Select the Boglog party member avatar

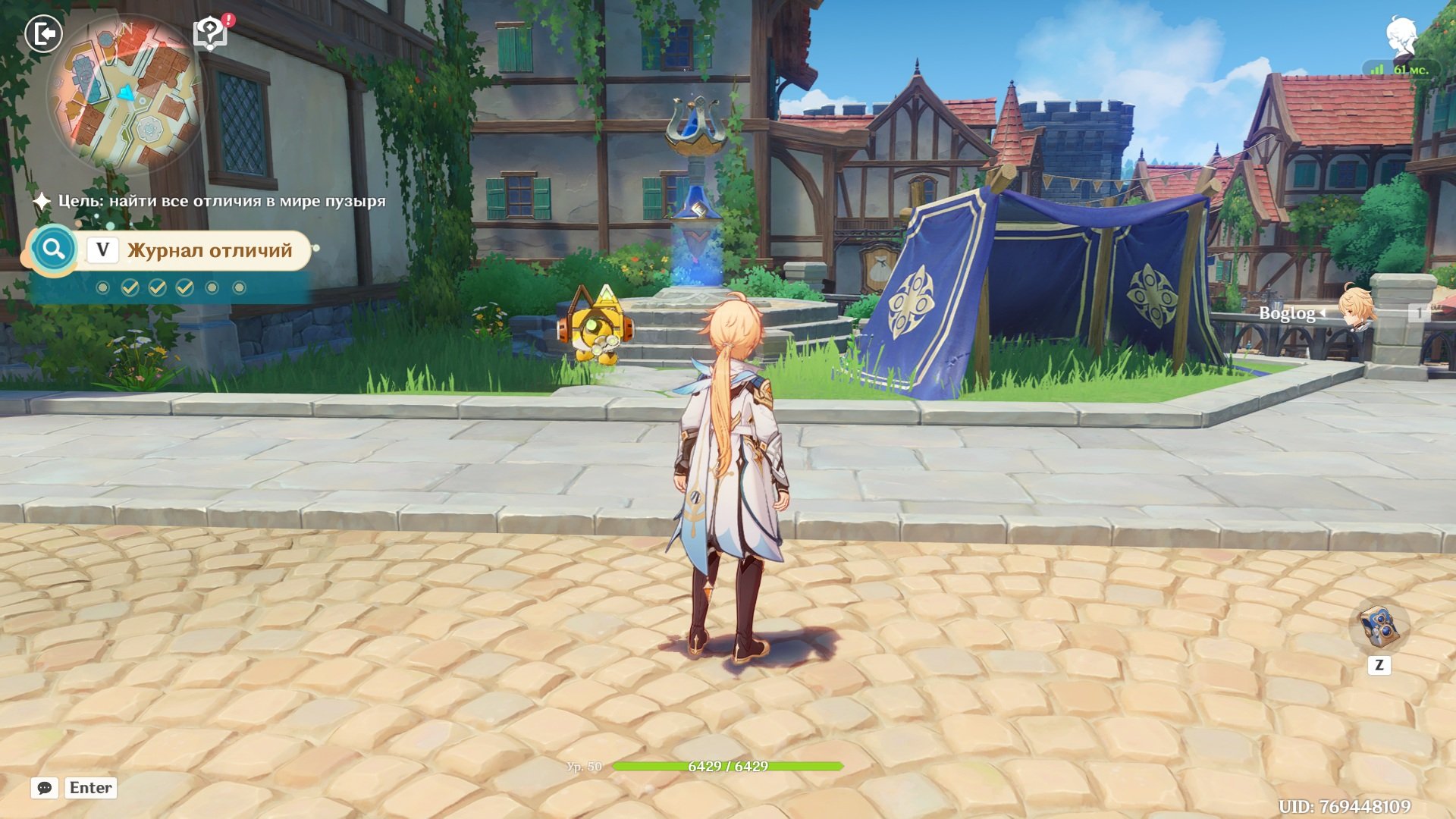coord(1355,309)
